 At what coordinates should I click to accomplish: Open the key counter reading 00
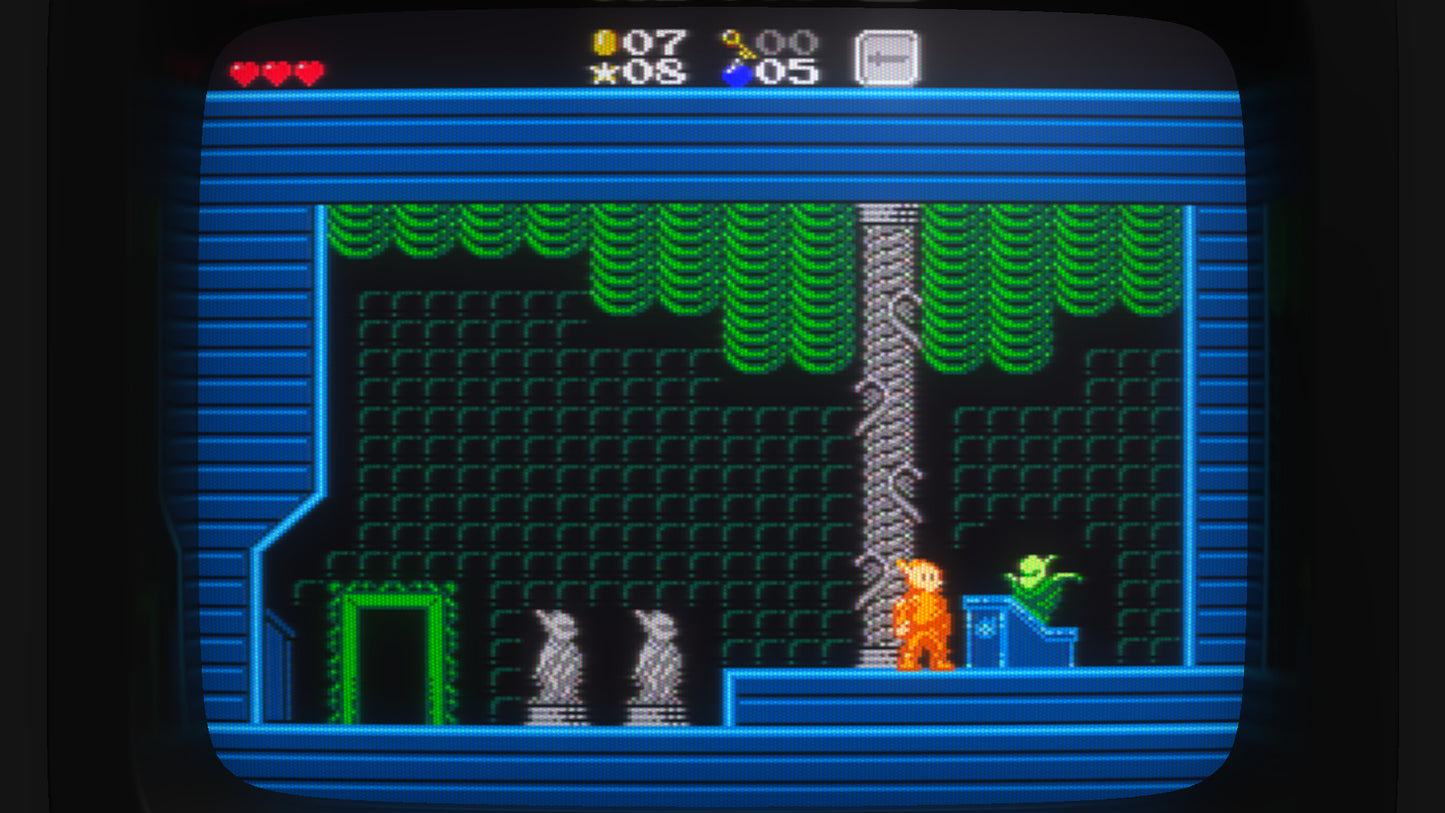point(787,41)
